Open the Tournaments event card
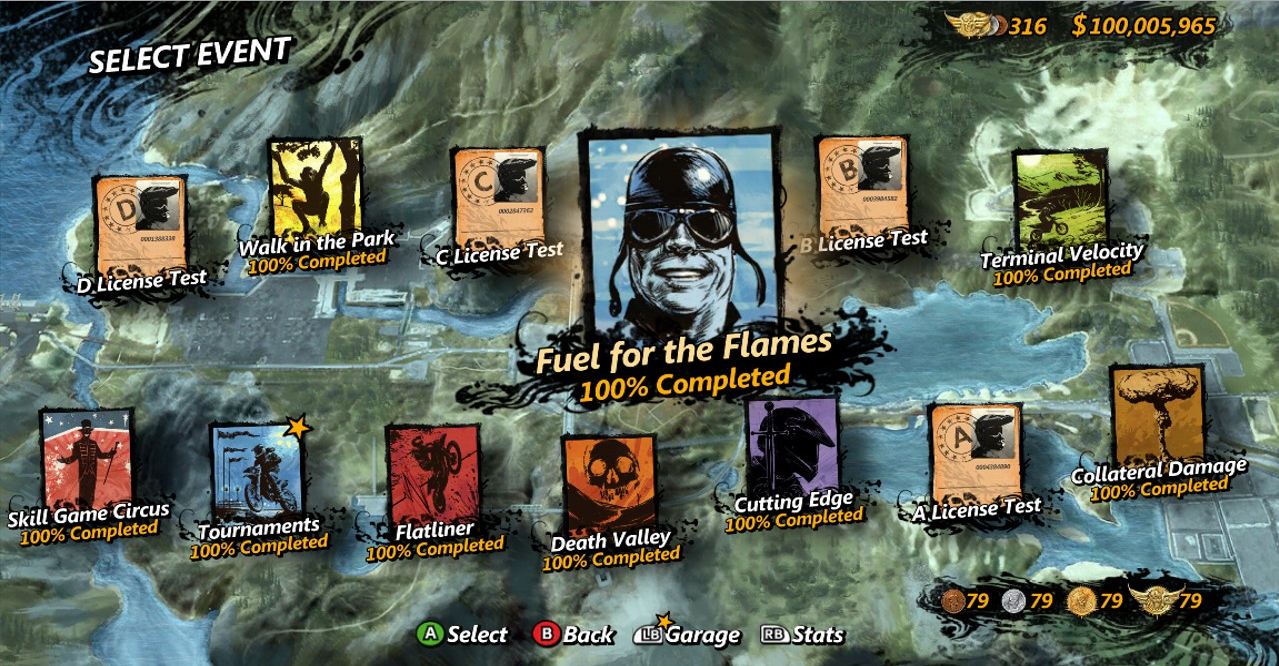This screenshot has width=1279, height=666. [256, 473]
